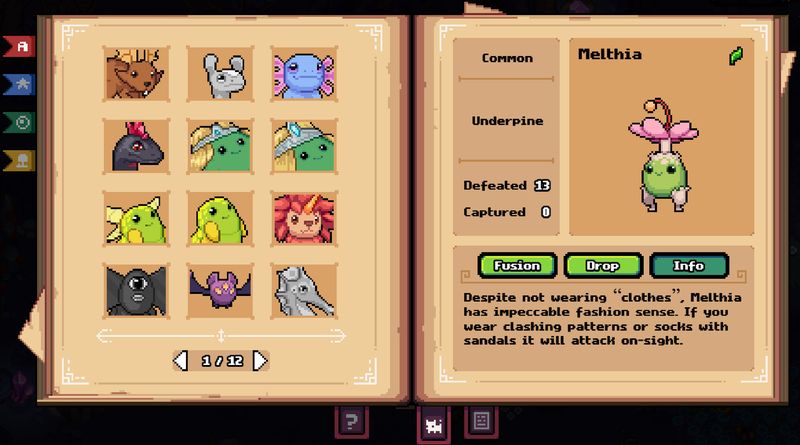Open the question mark help tab

pyautogui.click(x=350, y=421)
